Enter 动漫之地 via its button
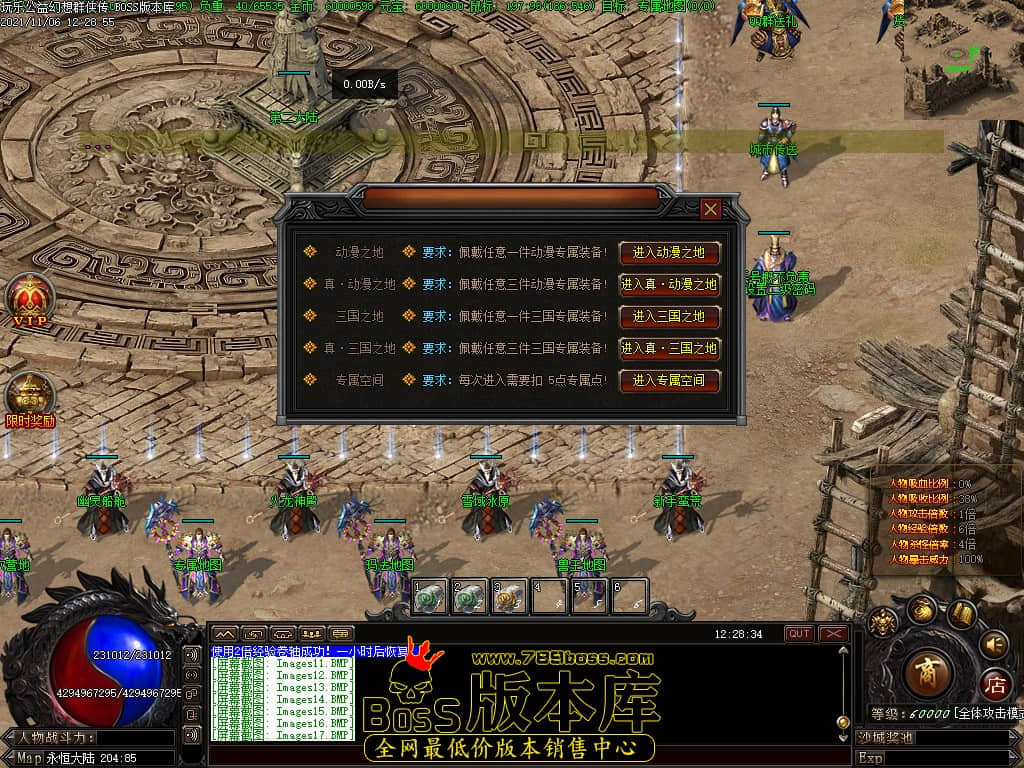Image resolution: width=1024 pixels, height=768 pixels. click(x=669, y=252)
